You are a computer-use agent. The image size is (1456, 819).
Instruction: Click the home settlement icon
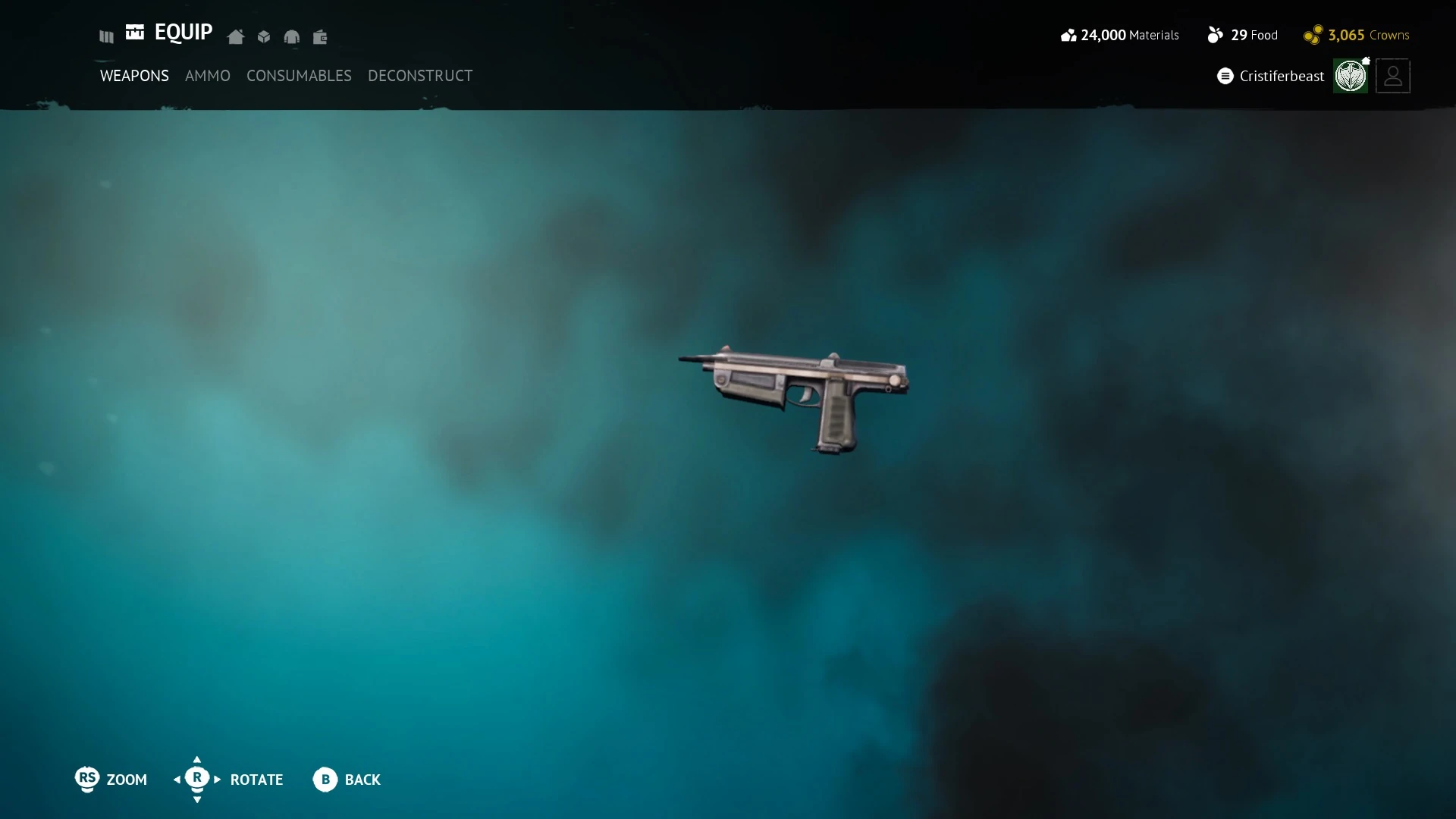(x=235, y=36)
